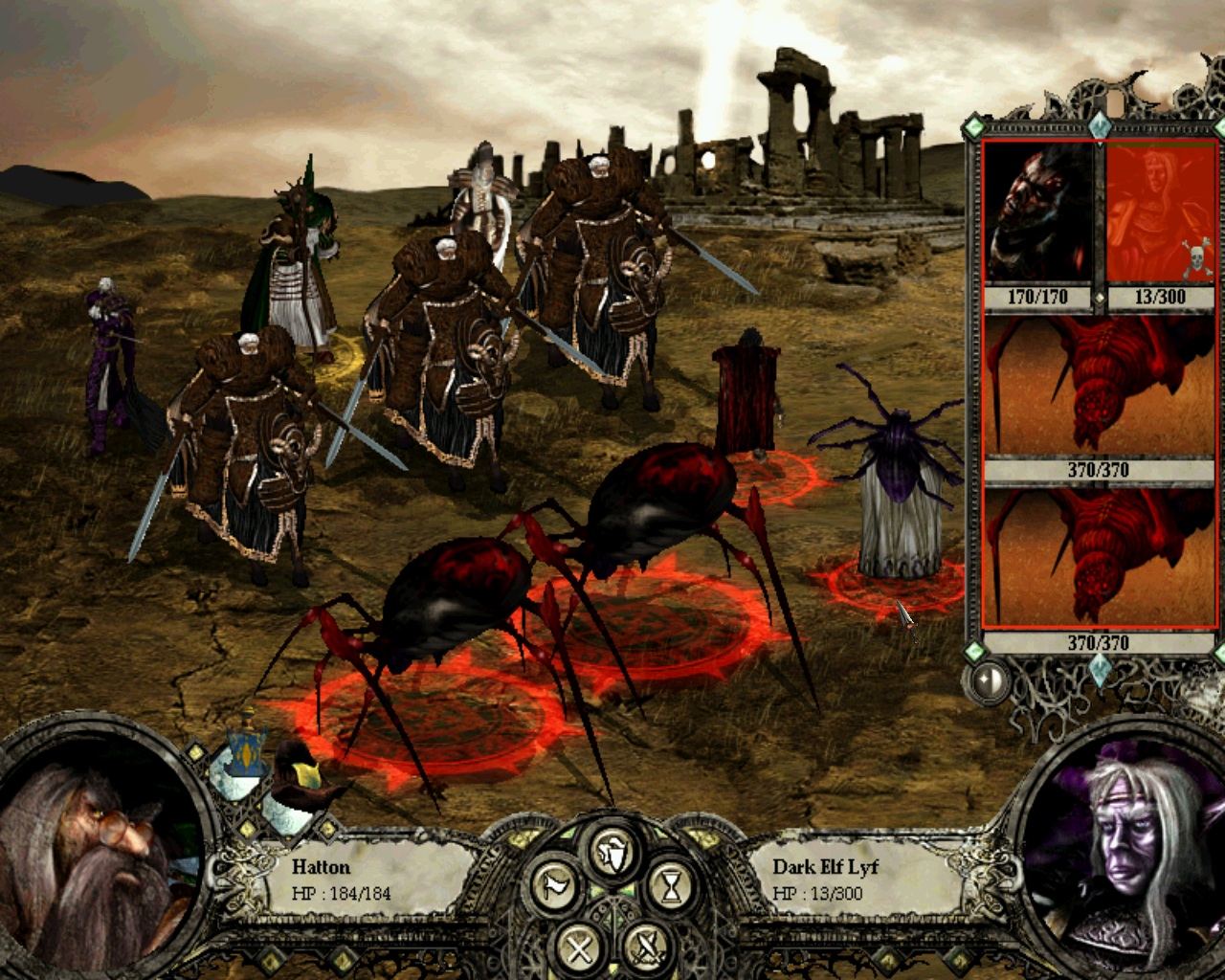Image resolution: width=1225 pixels, height=980 pixels.
Task: Click the hourglass wait button
Action: tap(671, 887)
